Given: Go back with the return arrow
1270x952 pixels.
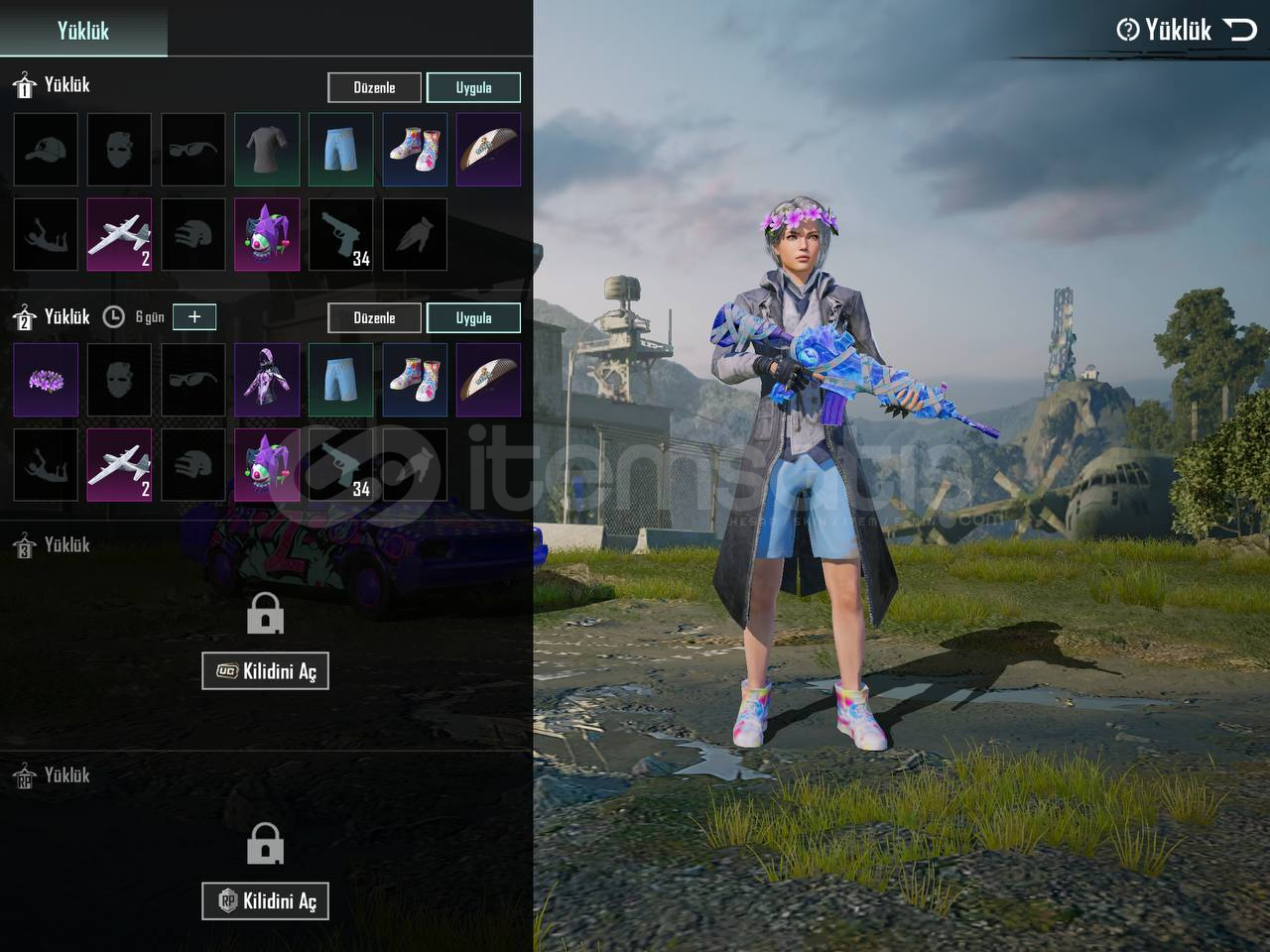Looking at the screenshot, I should [x=1240, y=30].
